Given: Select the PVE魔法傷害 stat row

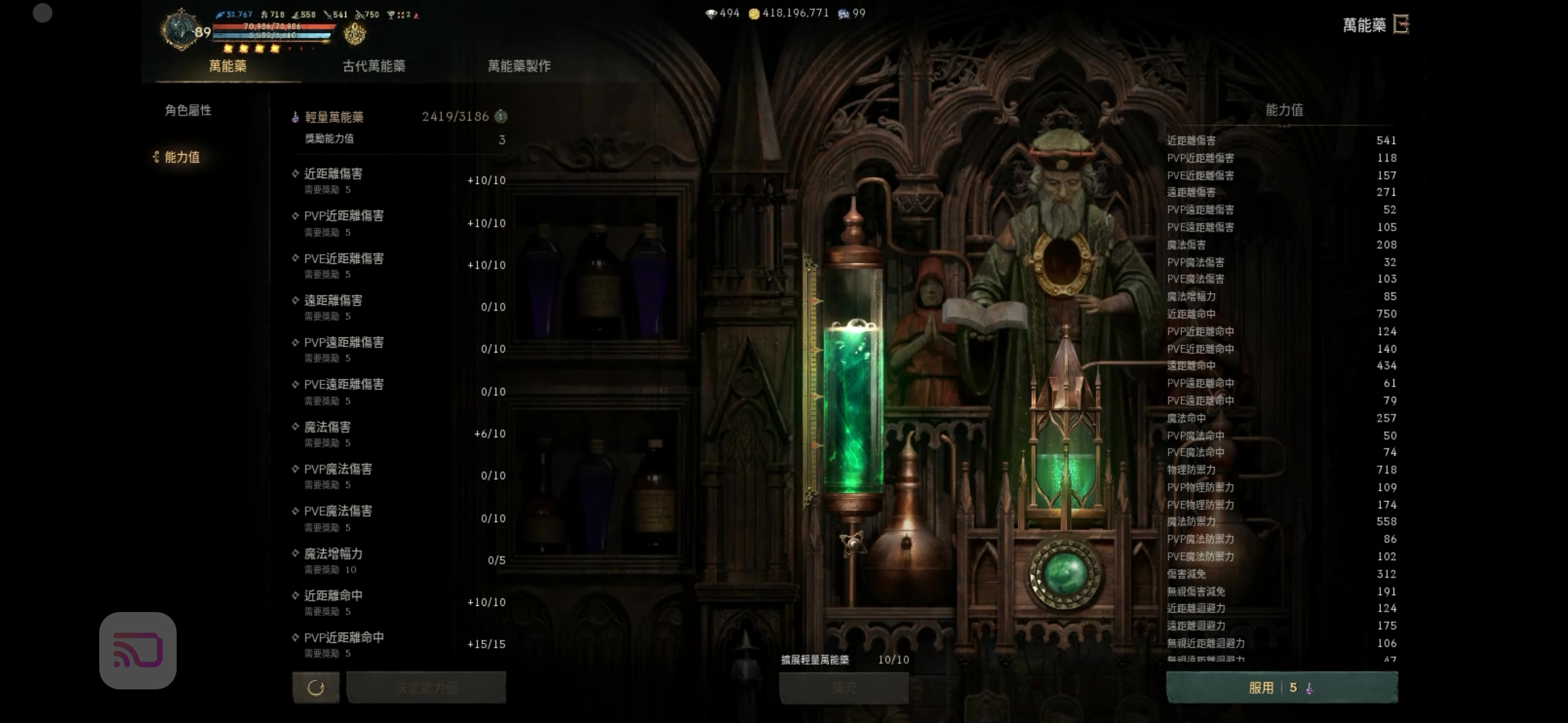Looking at the screenshot, I should 399,518.
